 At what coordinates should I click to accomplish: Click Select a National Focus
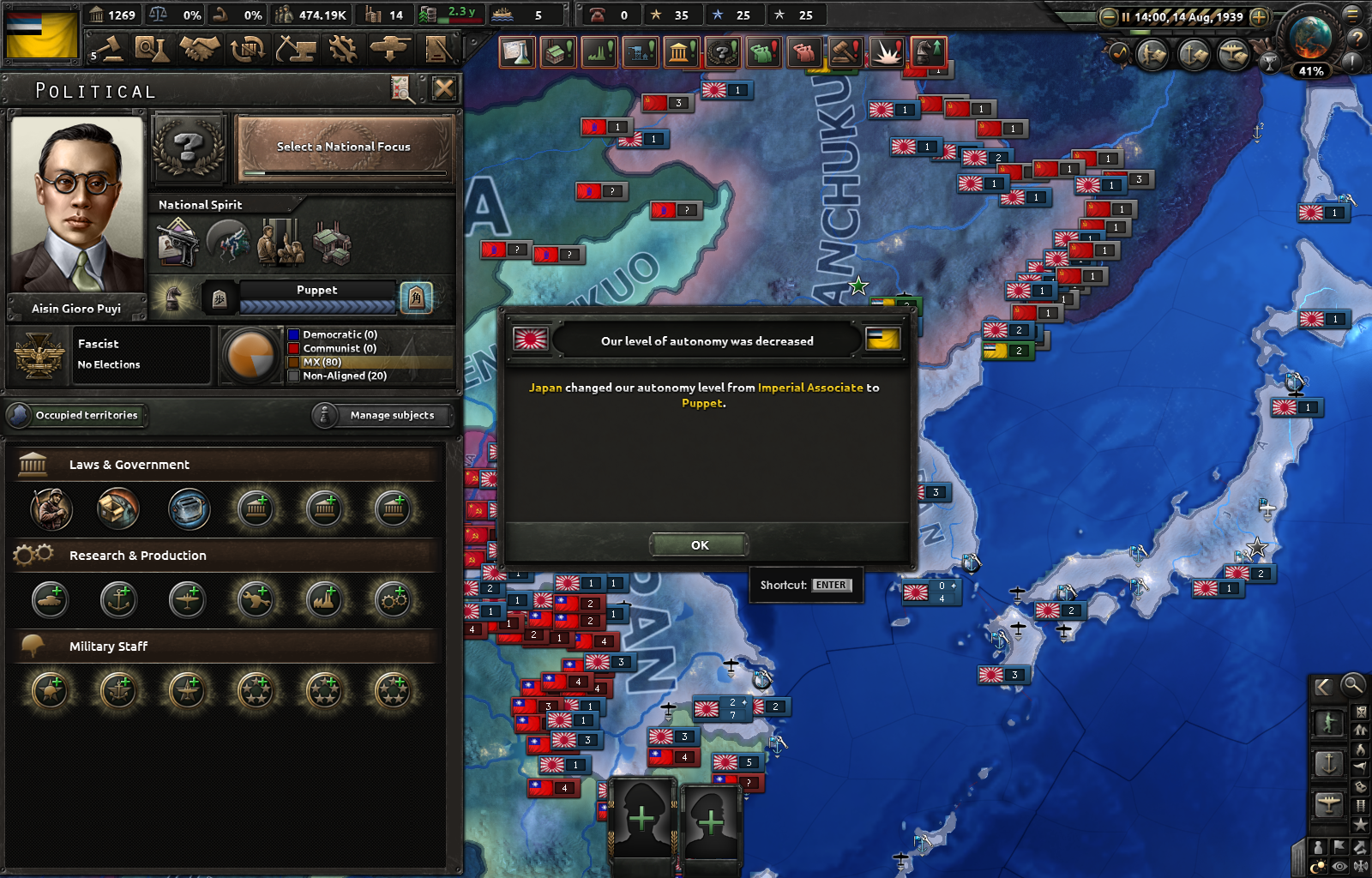tap(342, 147)
